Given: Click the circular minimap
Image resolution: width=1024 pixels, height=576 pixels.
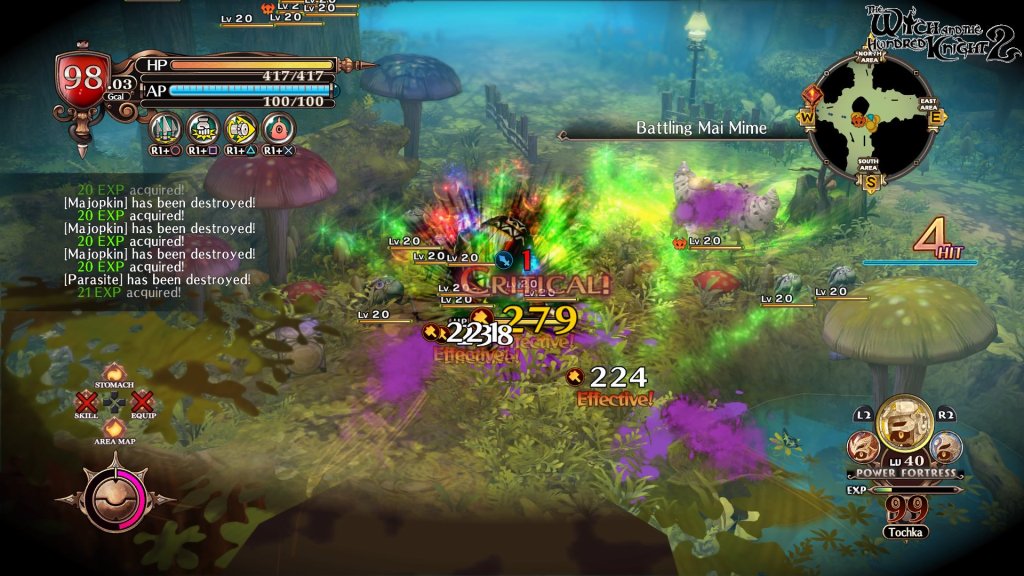Looking at the screenshot, I should 872,118.
